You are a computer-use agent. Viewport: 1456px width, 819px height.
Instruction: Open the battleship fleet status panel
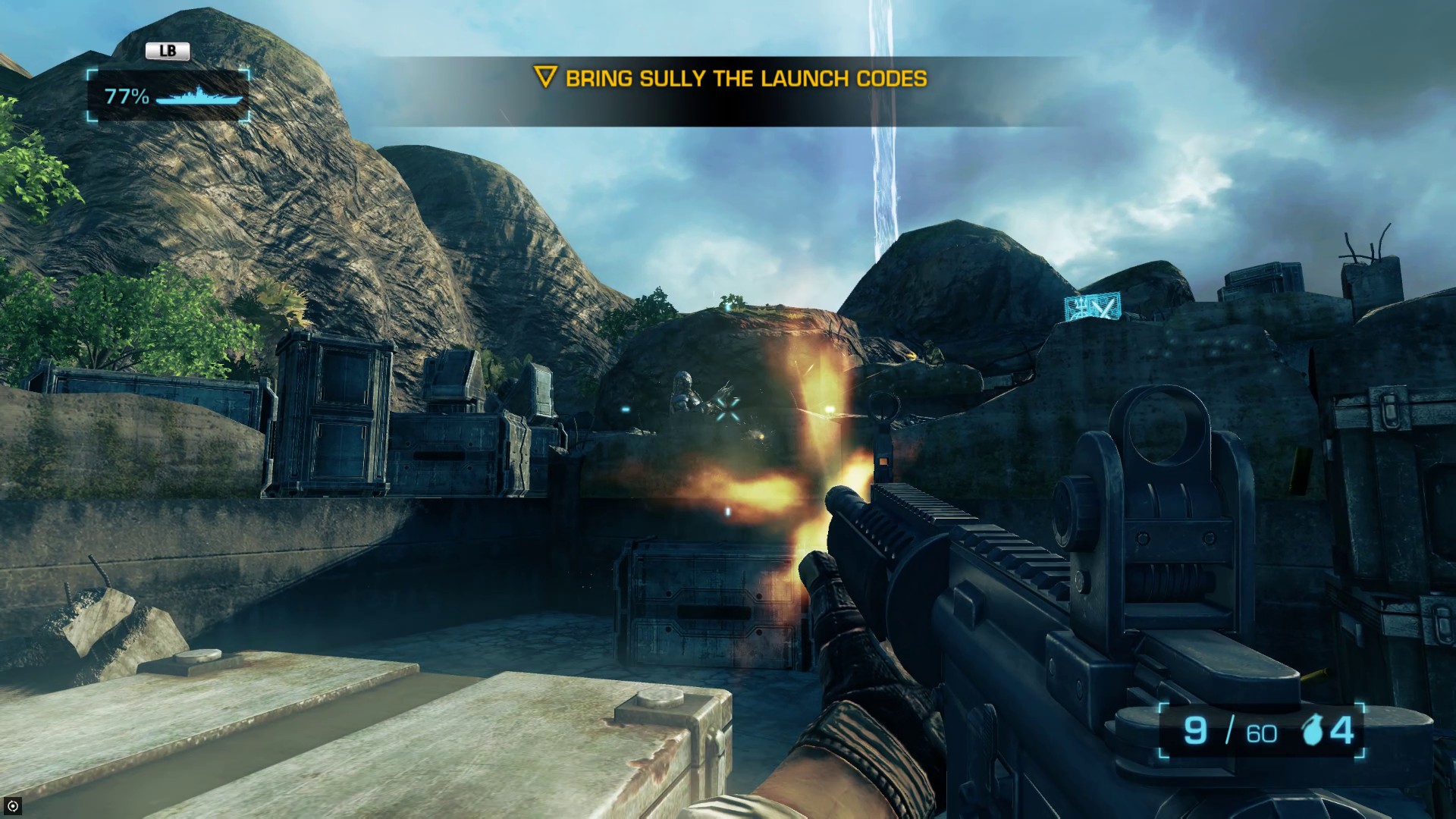click(x=168, y=96)
